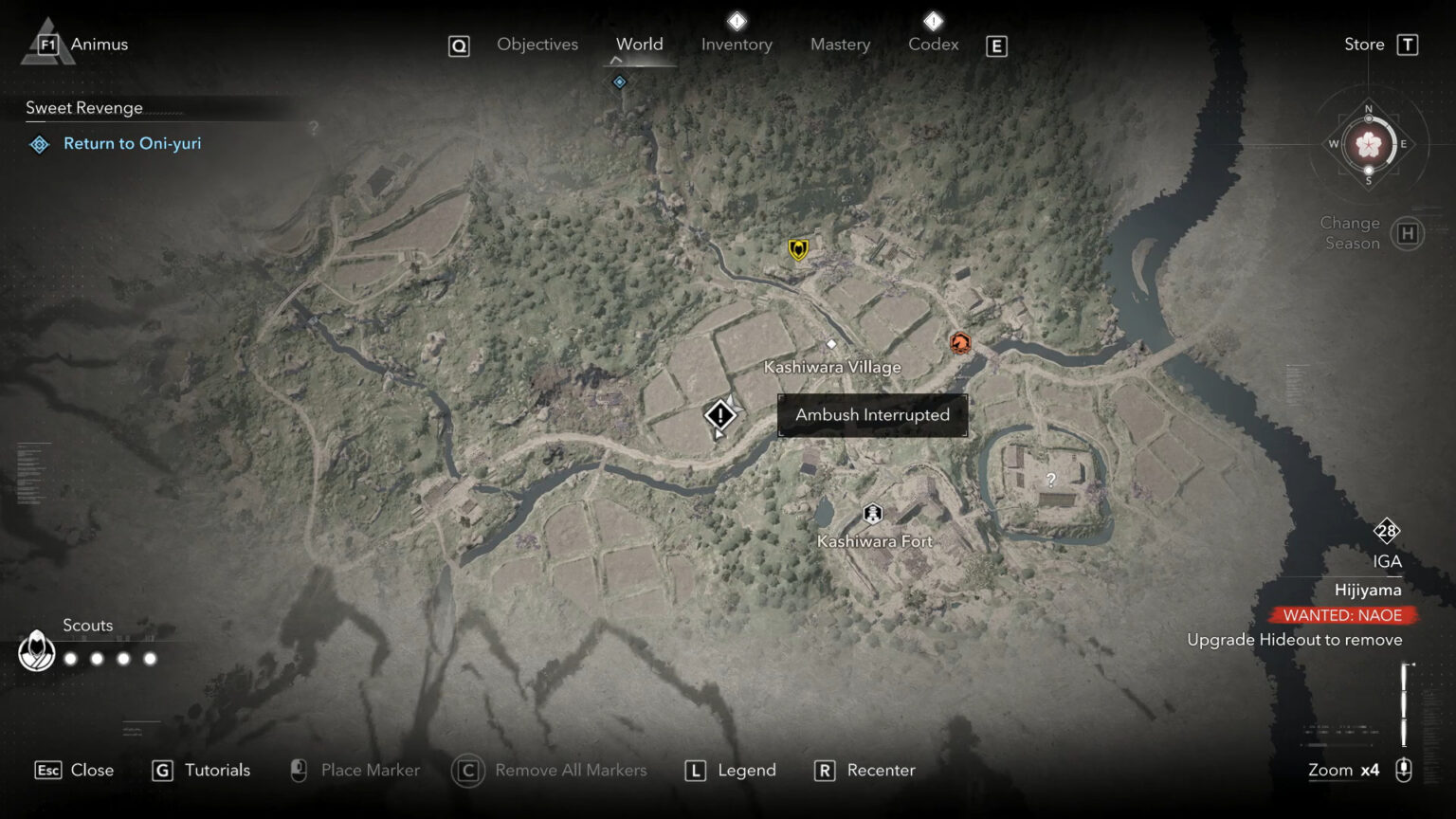Viewport: 1456px width, 819px height.
Task: Select the yellow shield marker on map
Action: coord(798,249)
